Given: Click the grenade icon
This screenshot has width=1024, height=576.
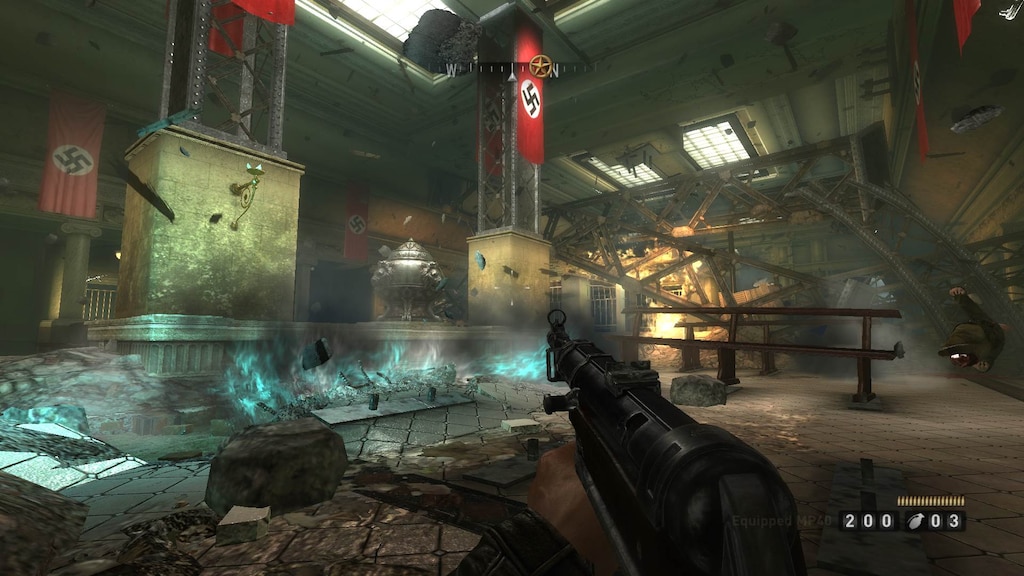Looking at the screenshot, I should [915, 521].
